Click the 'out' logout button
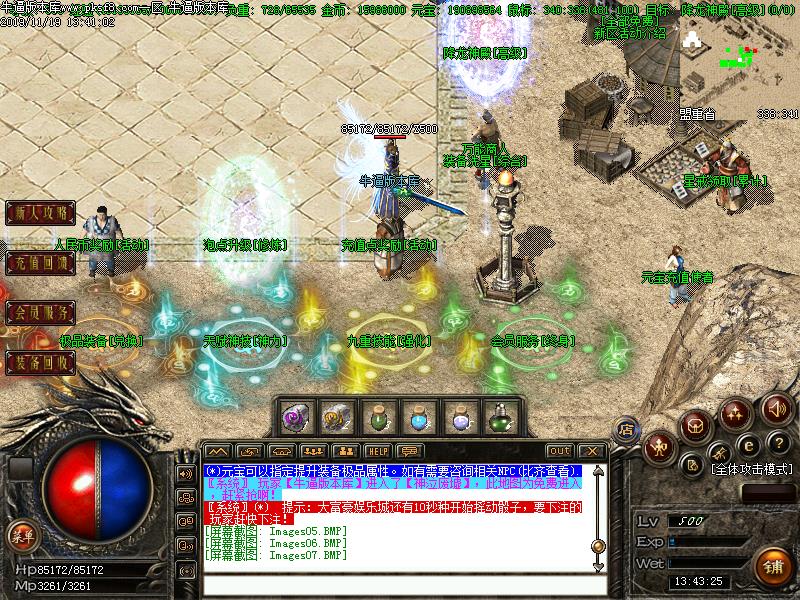 [560, 451]
